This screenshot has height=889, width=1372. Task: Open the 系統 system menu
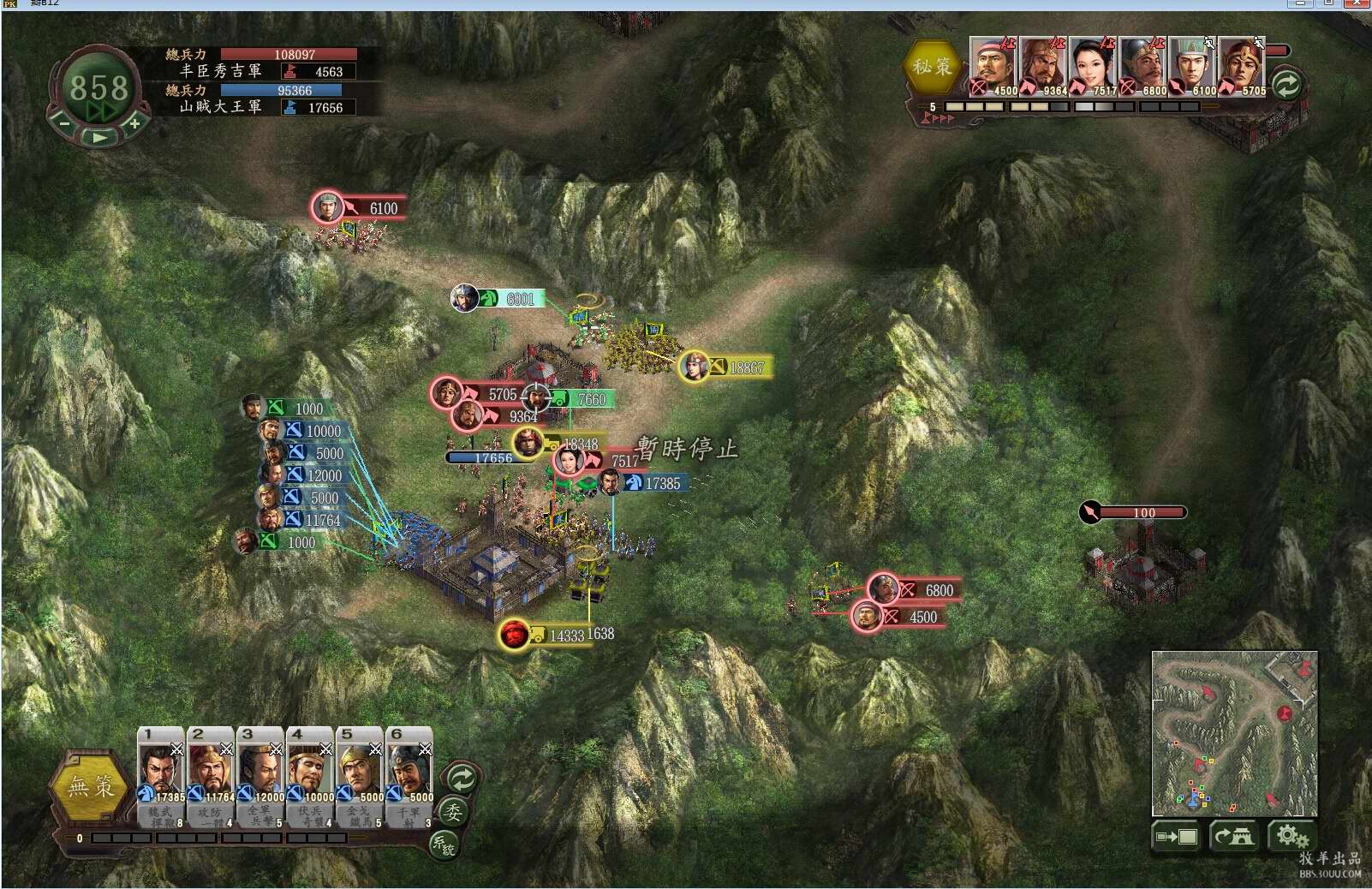coord(443,844)
